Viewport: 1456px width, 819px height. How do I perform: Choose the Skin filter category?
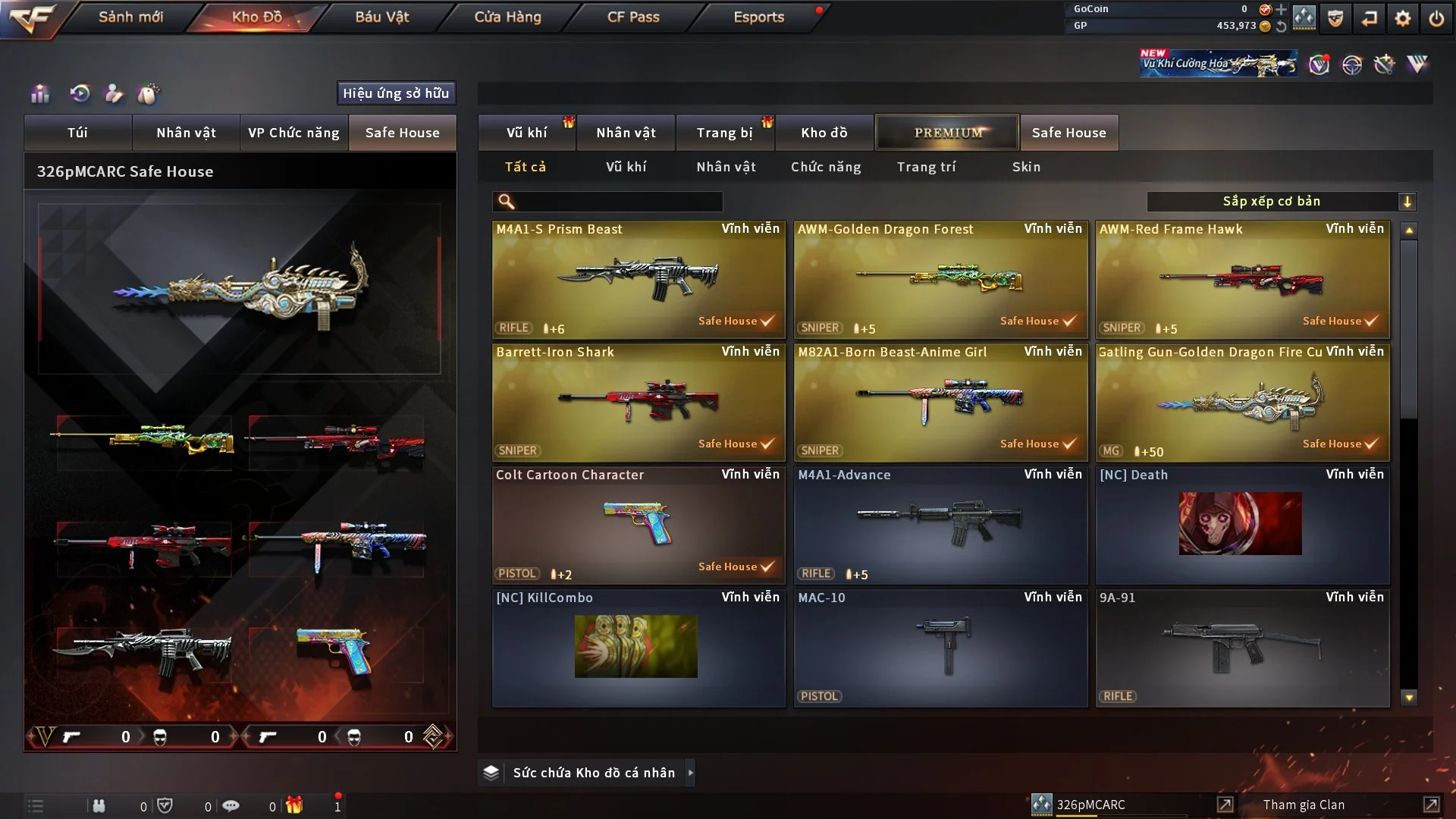tap(1026, 167)
